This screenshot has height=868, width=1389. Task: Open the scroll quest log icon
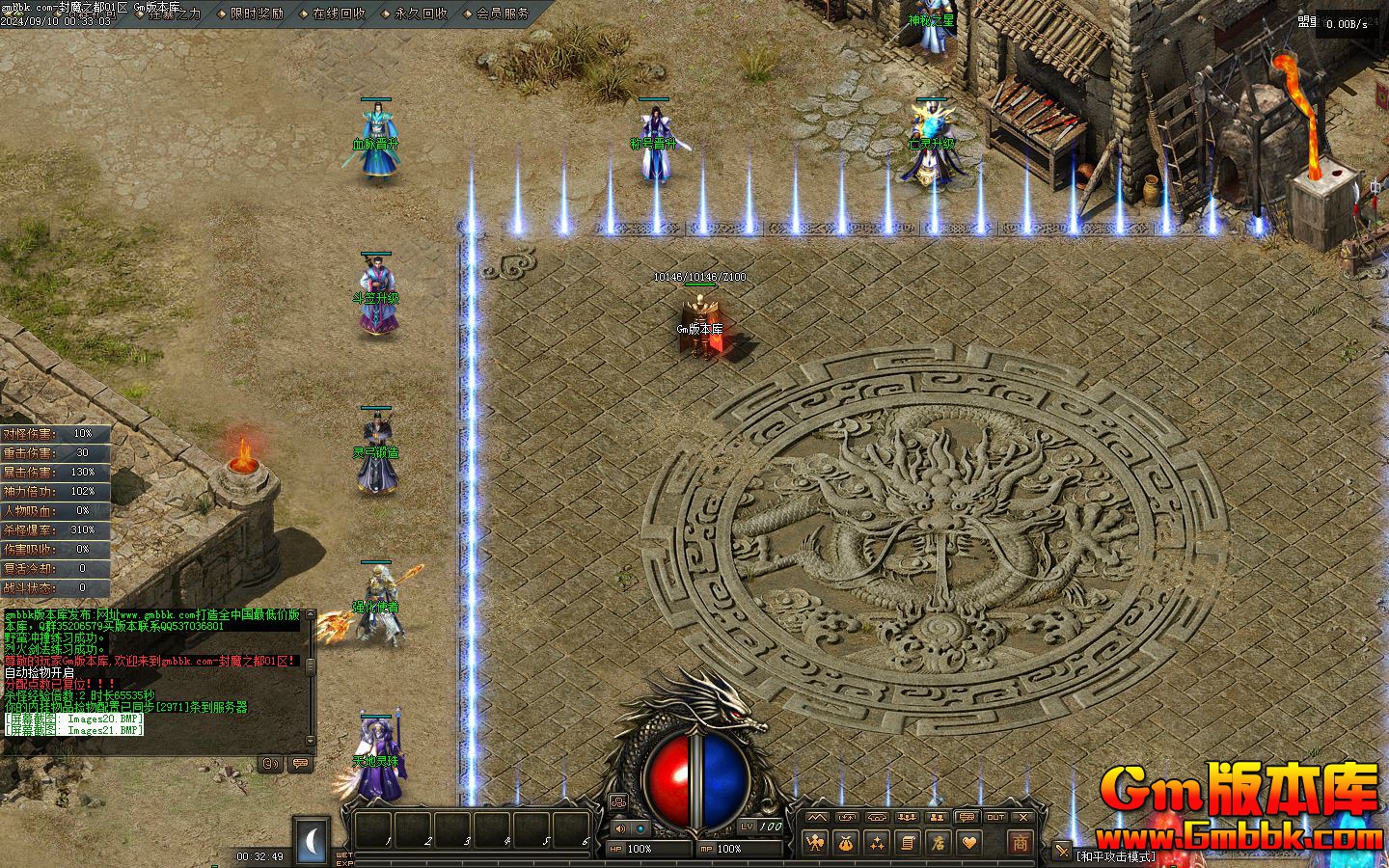point(907,843)
